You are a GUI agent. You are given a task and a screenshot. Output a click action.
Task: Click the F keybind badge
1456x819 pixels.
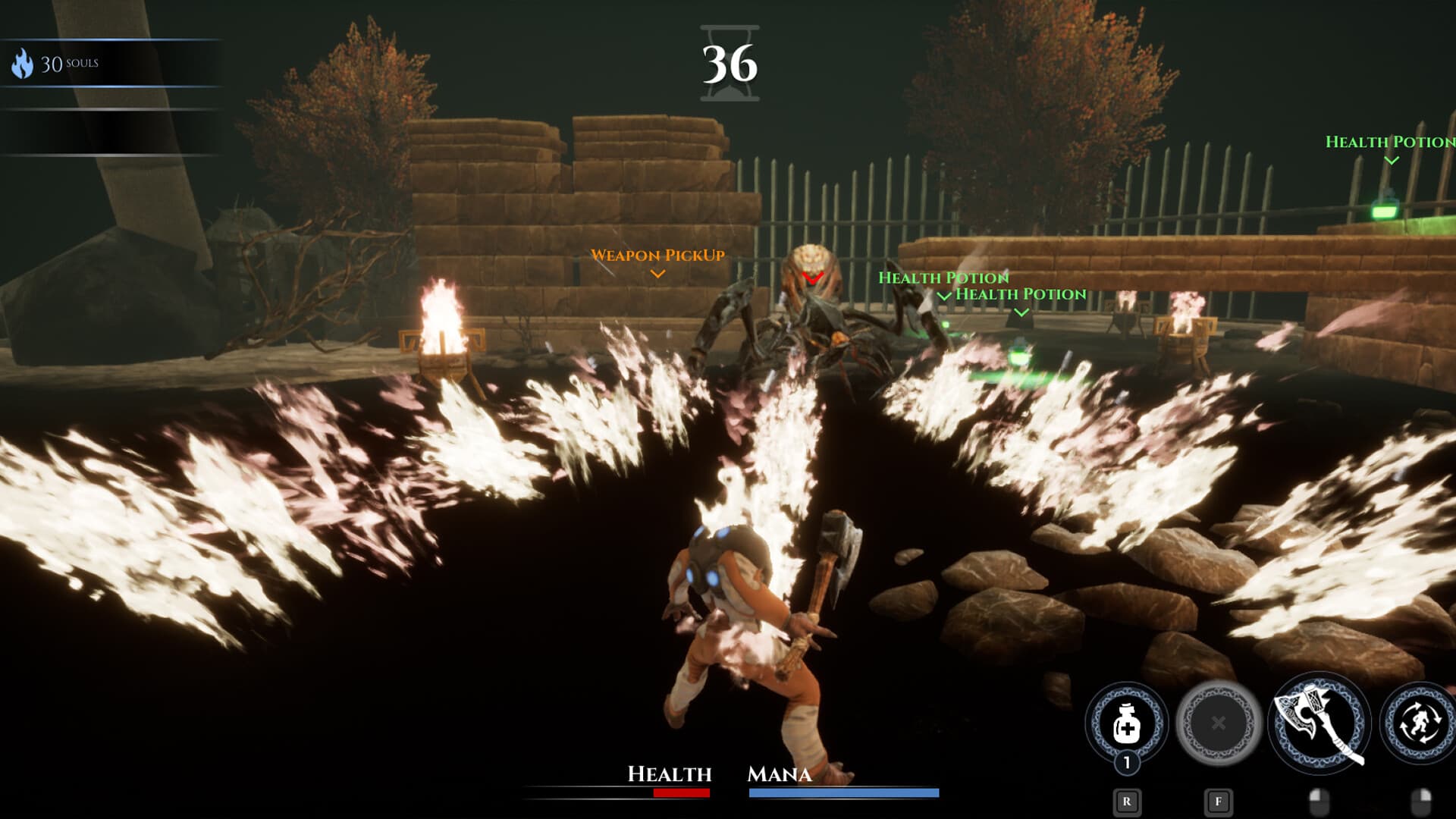1218,802
